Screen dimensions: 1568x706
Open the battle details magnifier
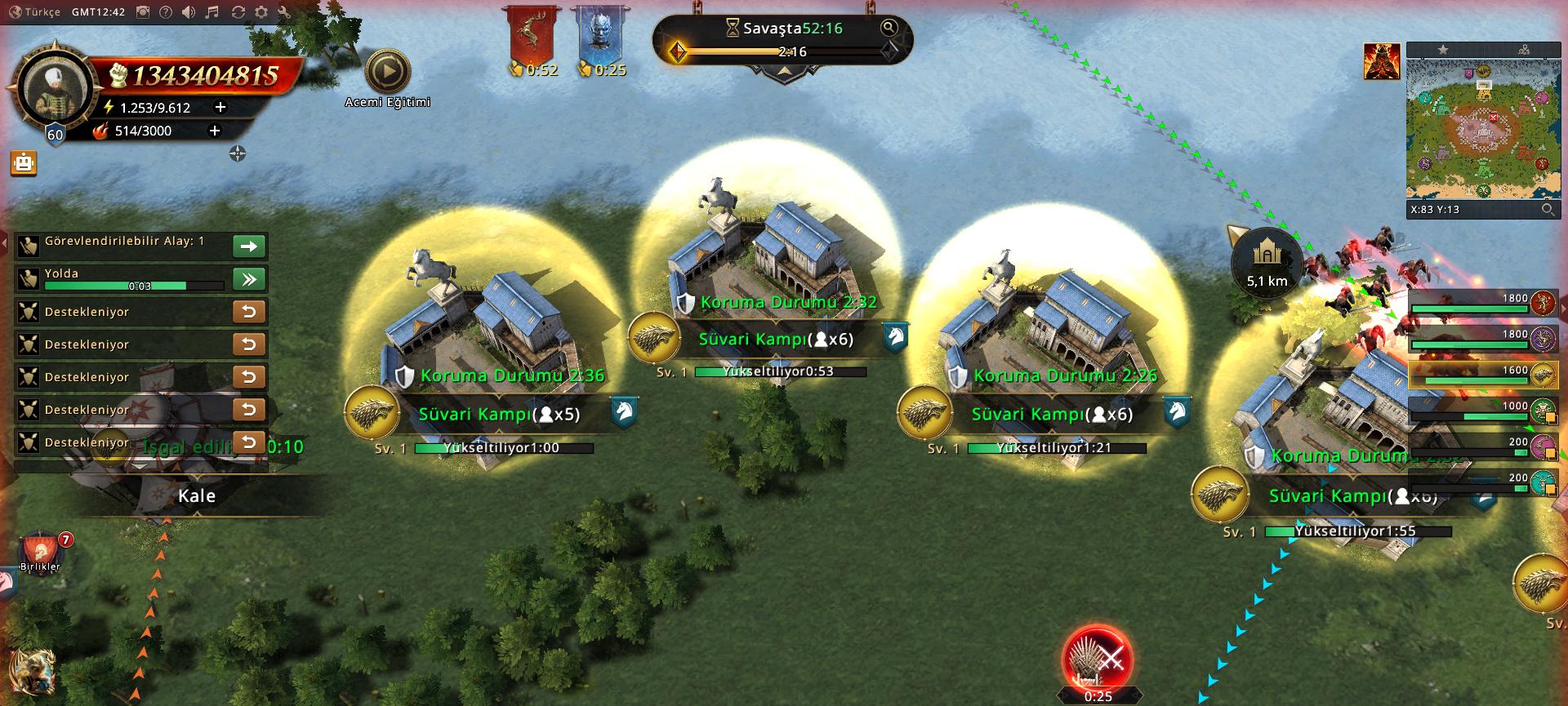point(889,28)
